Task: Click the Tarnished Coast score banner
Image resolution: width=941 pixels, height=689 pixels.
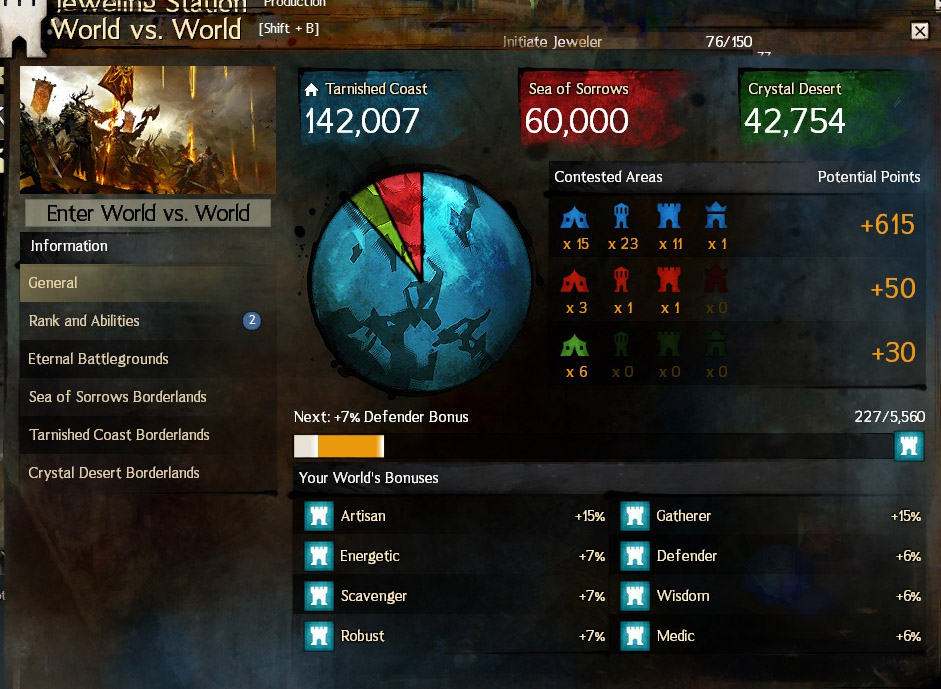Action: pos(380,108)
